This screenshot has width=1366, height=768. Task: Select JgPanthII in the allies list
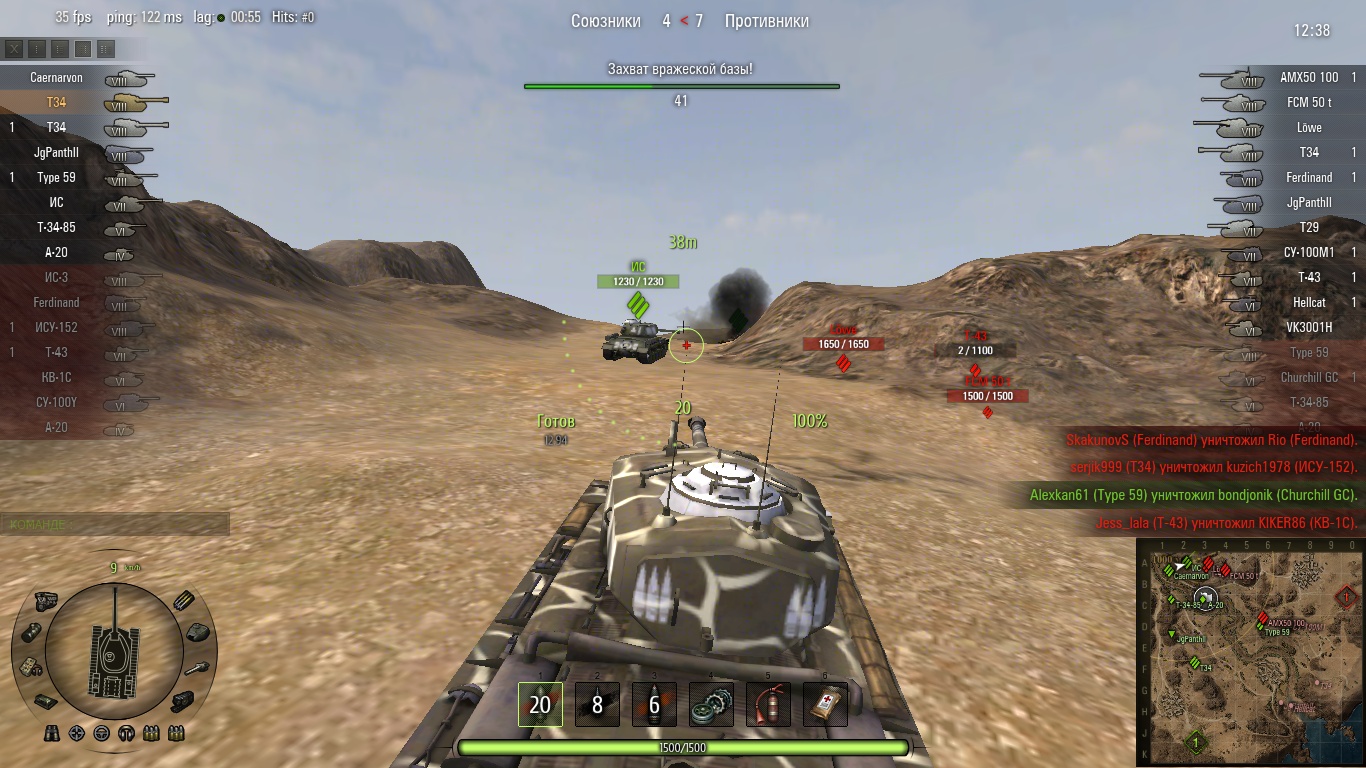point(56,152)
